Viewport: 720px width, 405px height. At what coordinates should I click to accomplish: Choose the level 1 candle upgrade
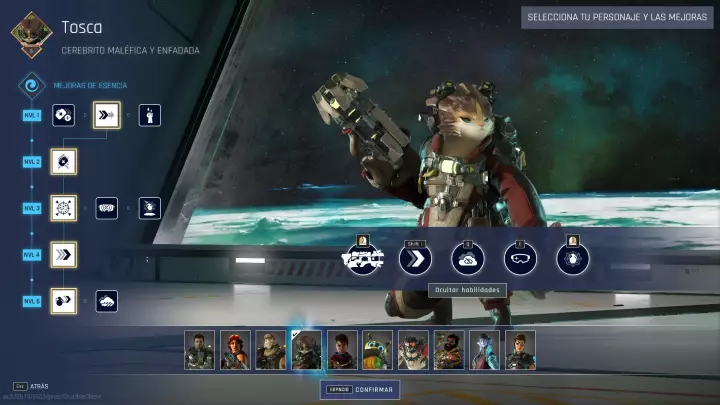click(149, 115)
